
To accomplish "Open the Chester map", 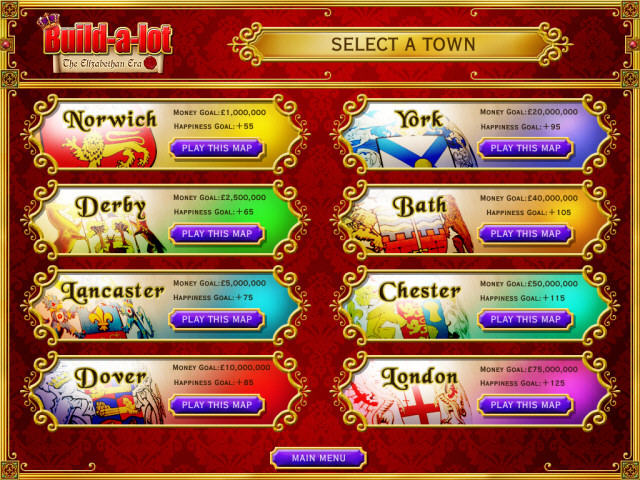I will (525, 320).
